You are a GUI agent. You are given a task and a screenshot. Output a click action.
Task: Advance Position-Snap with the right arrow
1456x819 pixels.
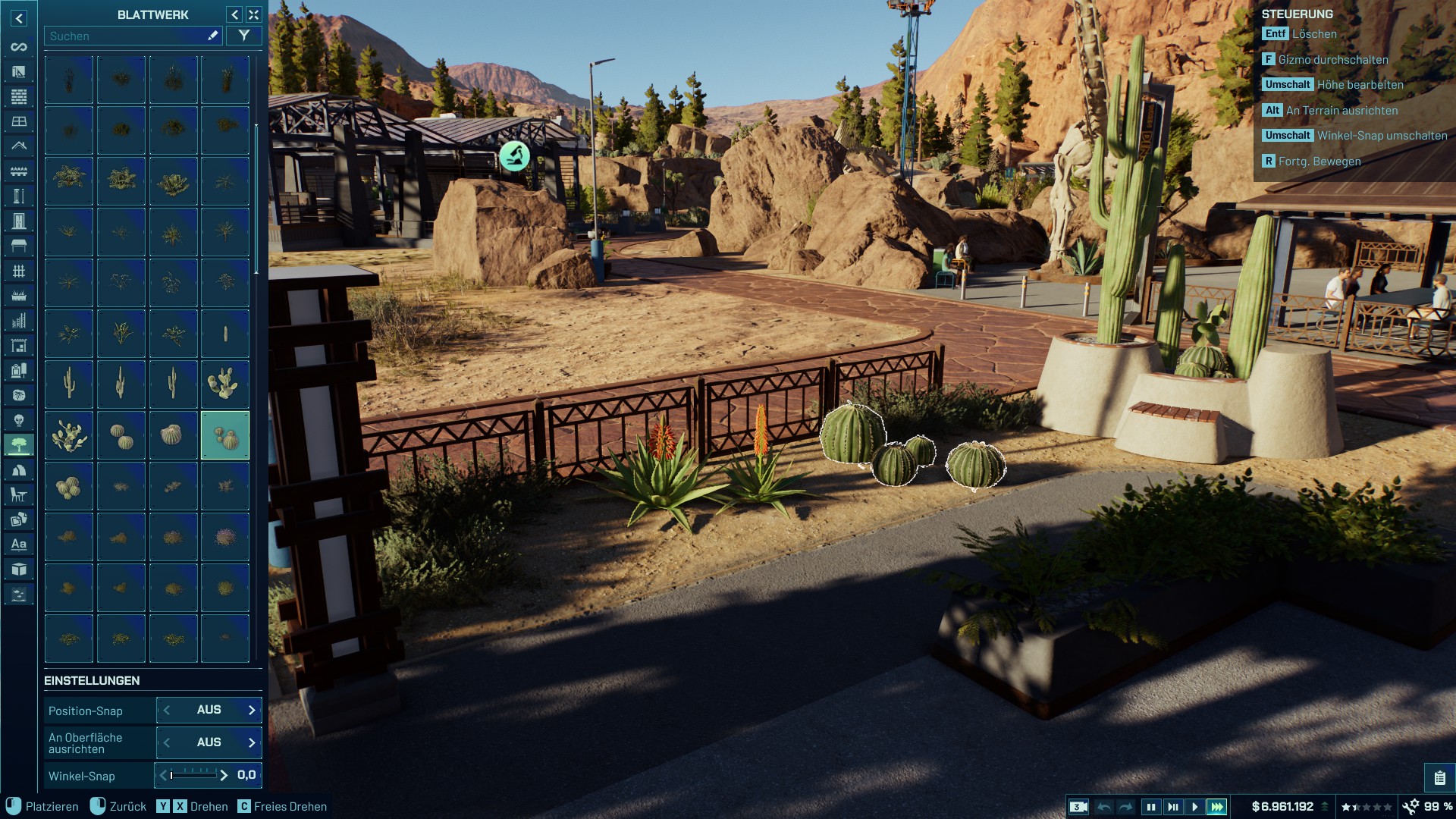pos(252,711)
